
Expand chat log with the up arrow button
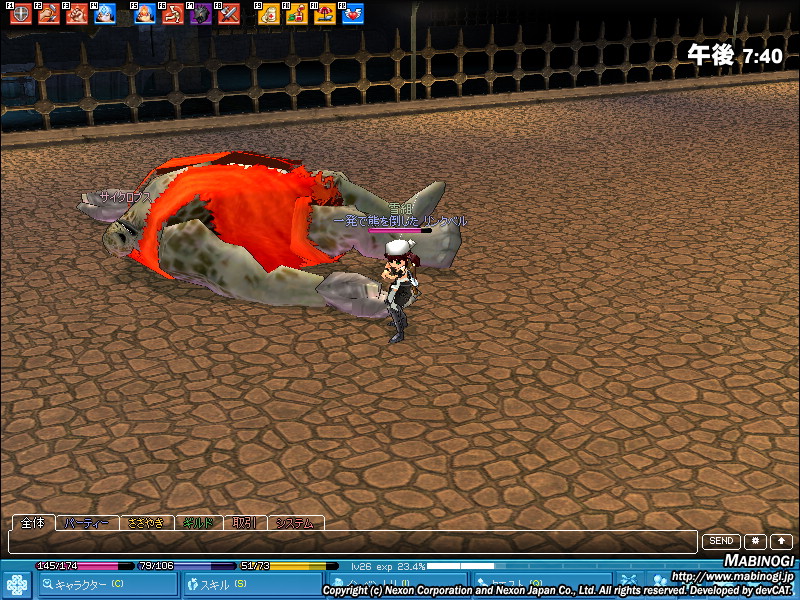tap(781, 541)
